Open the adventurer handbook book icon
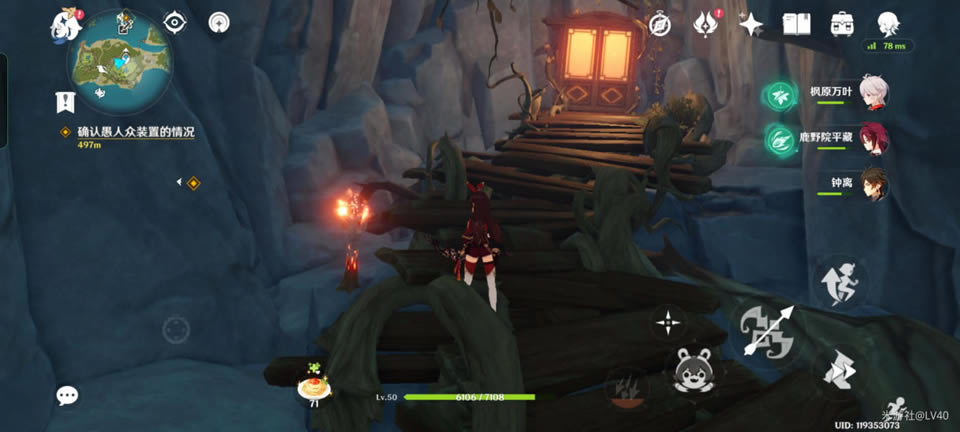Viewport: 960px width, 432px height. 796,23
